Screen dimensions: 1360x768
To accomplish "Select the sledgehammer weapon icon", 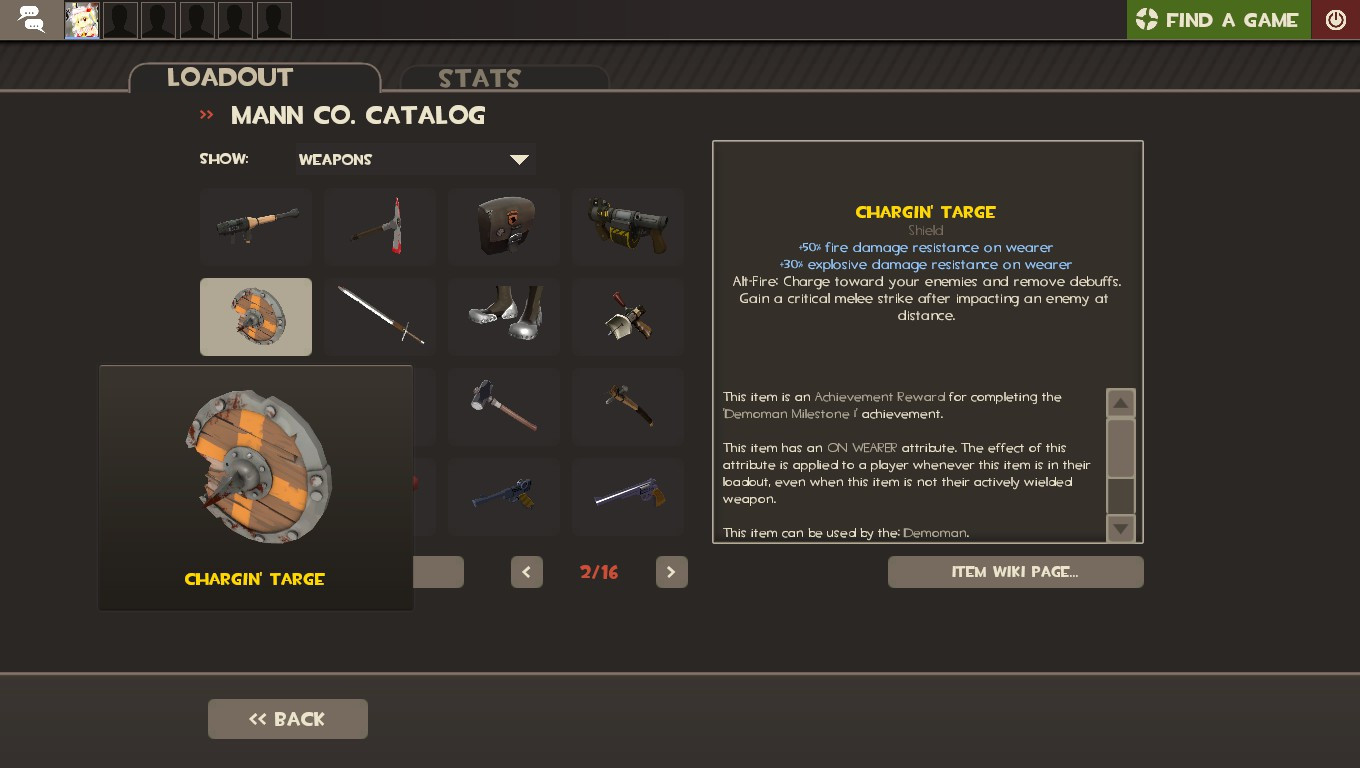I will pos(504,406).
